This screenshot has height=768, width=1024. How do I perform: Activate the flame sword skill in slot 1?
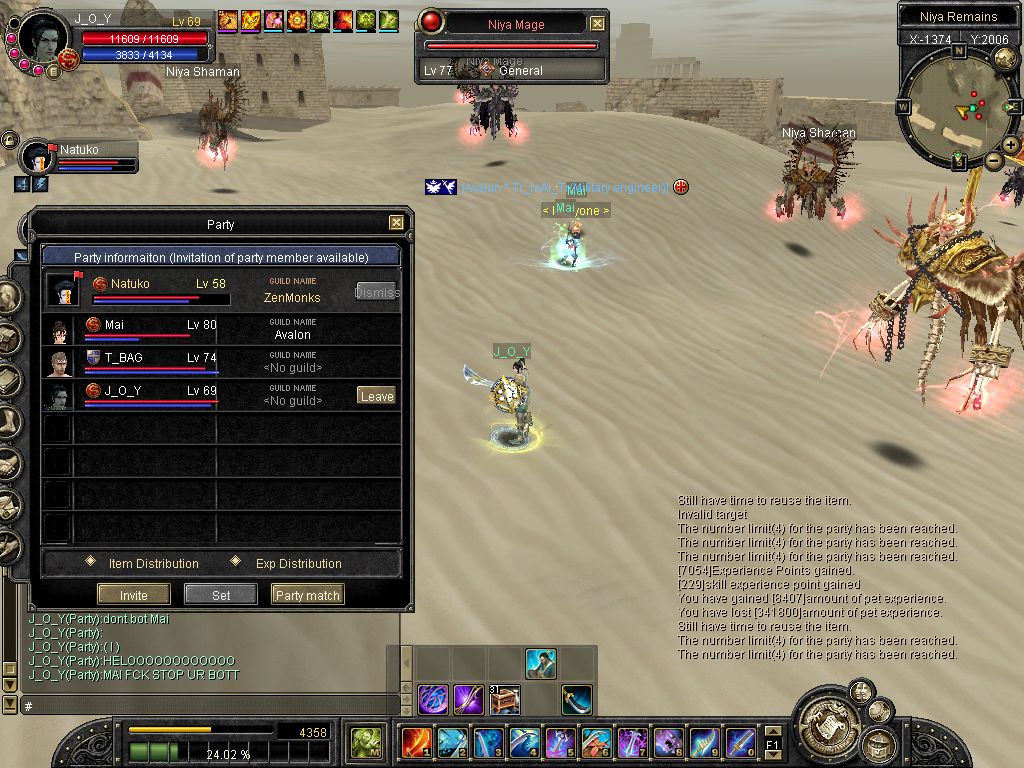pos(416,743)
